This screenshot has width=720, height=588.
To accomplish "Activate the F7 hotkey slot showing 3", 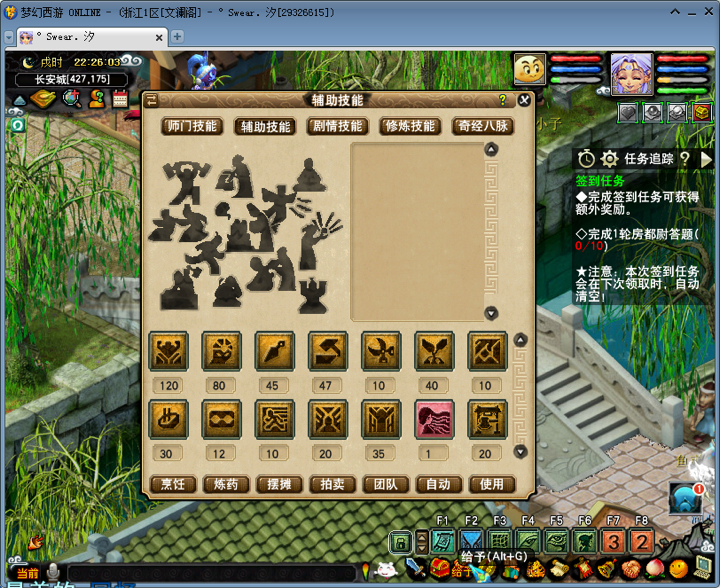I will [614, 543].
